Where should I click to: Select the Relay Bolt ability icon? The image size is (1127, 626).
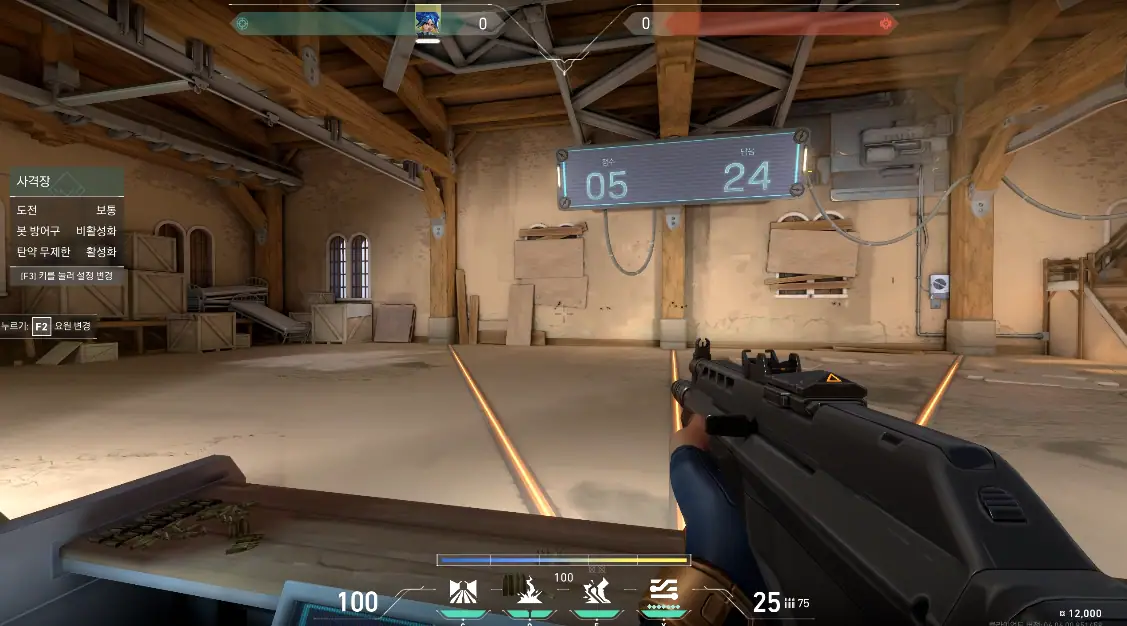(528, 592)
